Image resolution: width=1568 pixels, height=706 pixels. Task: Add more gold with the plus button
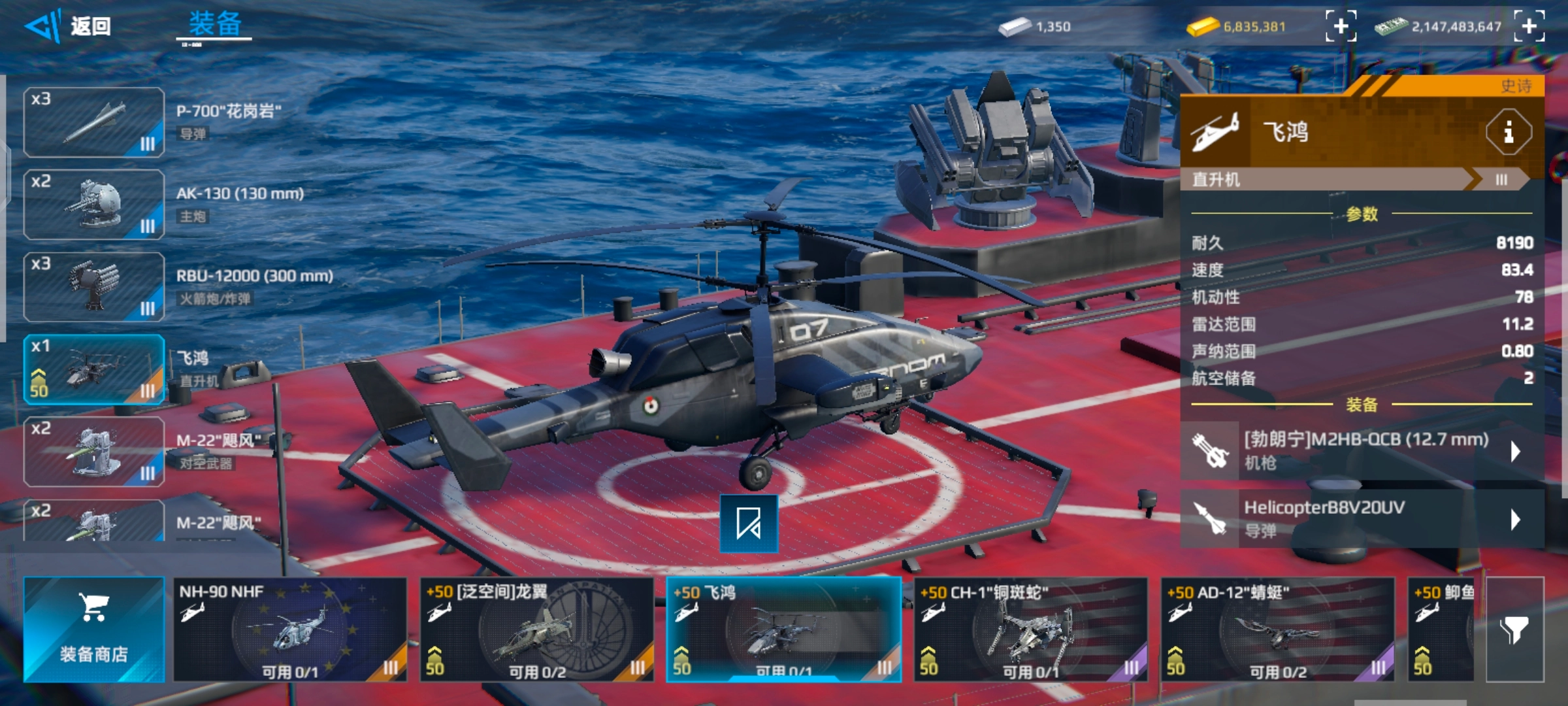click(x=1341, y=26)
